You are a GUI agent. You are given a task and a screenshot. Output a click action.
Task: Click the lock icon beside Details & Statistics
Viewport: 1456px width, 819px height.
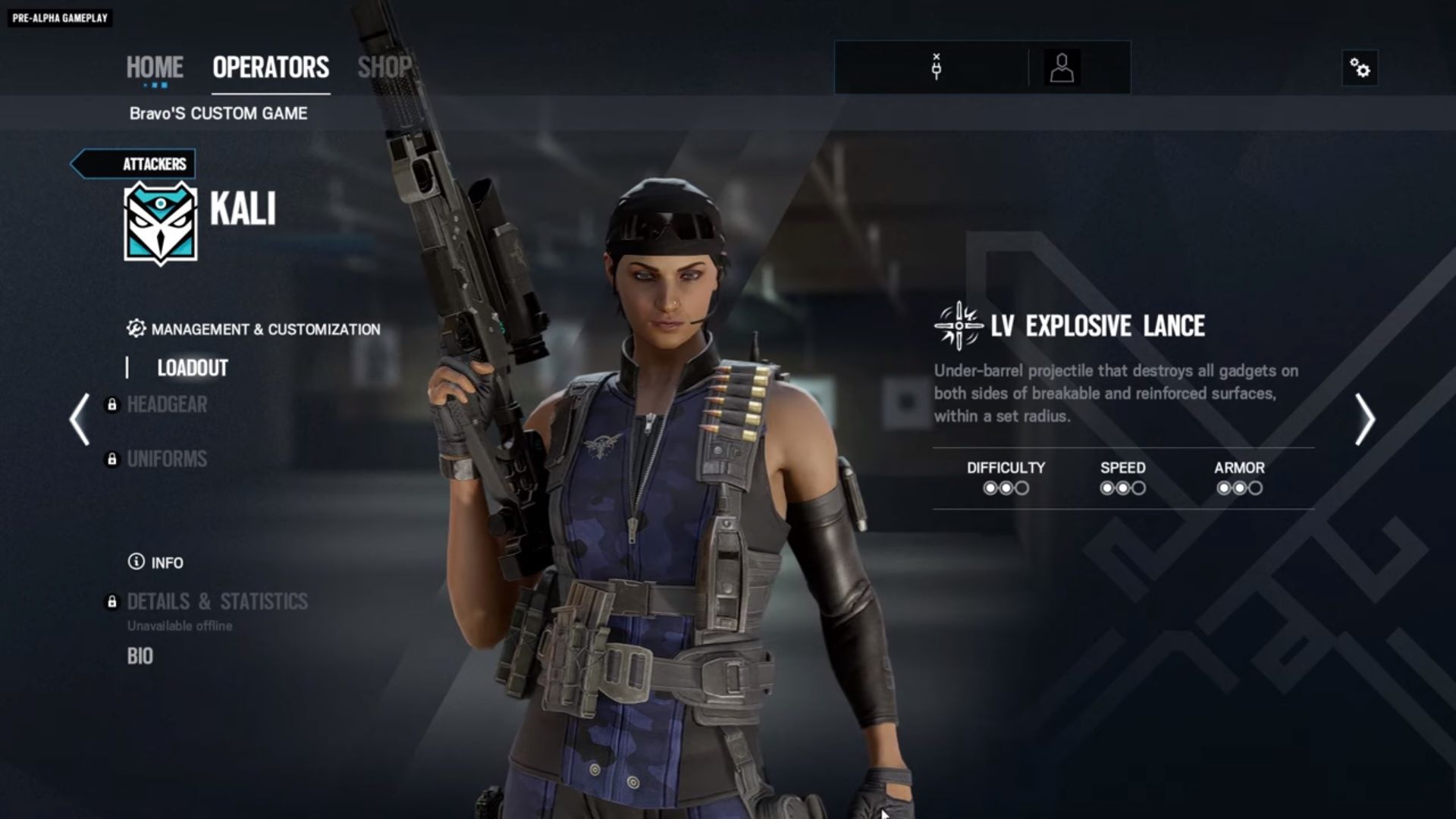(112, 602)
